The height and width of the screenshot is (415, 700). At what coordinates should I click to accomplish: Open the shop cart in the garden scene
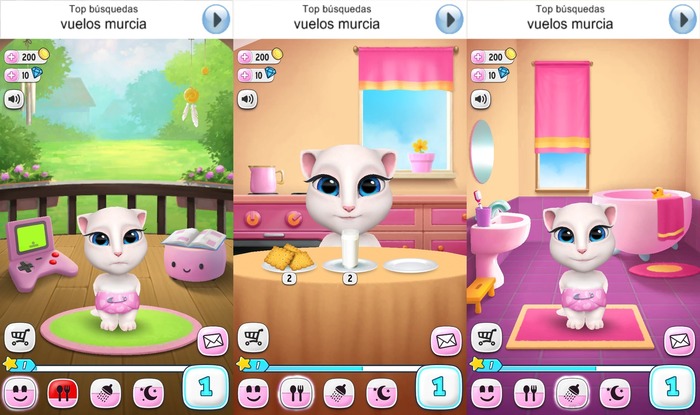[20, 338]
